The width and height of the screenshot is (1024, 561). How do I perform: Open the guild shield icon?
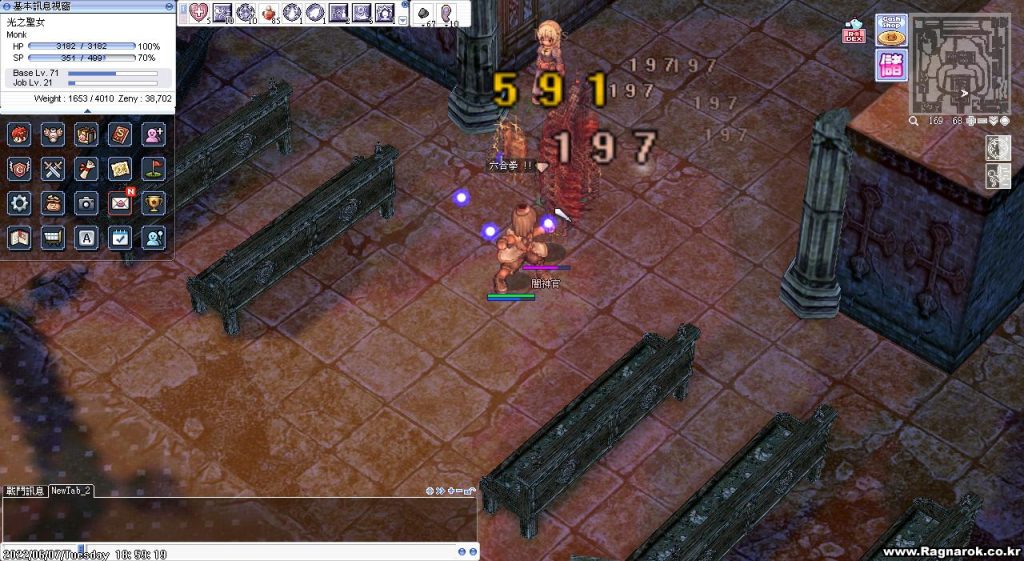click(19, 168)
